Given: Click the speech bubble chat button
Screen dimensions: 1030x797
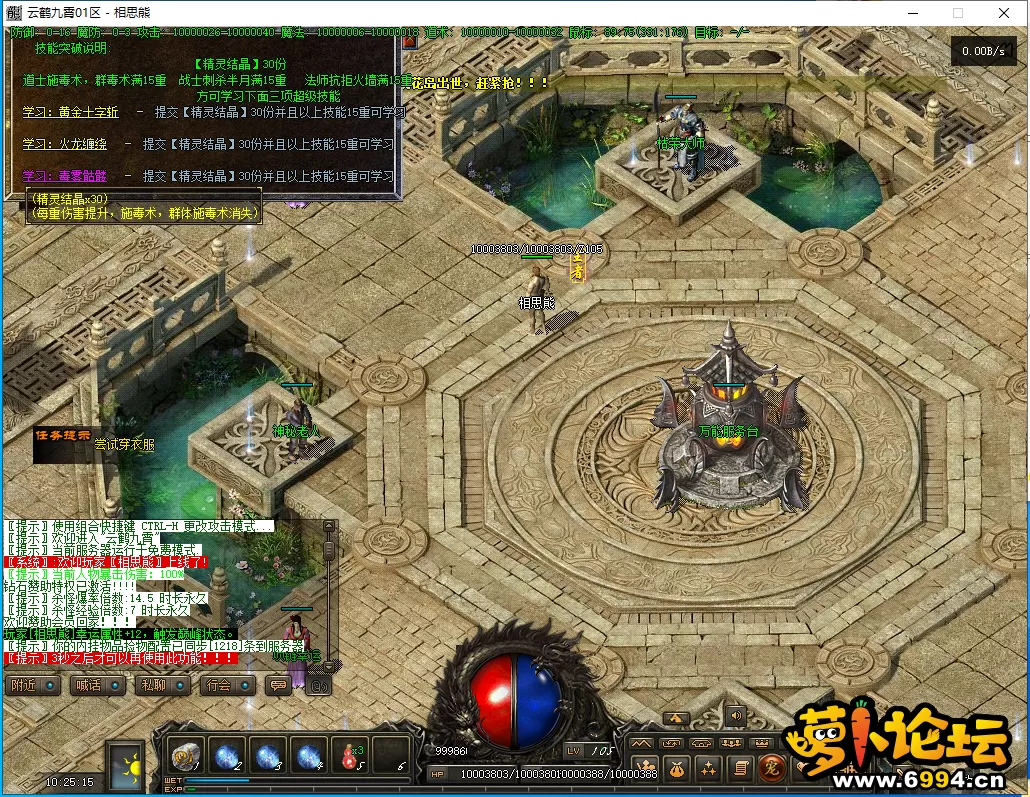Looking at the screenshot, I should (279, 686).
